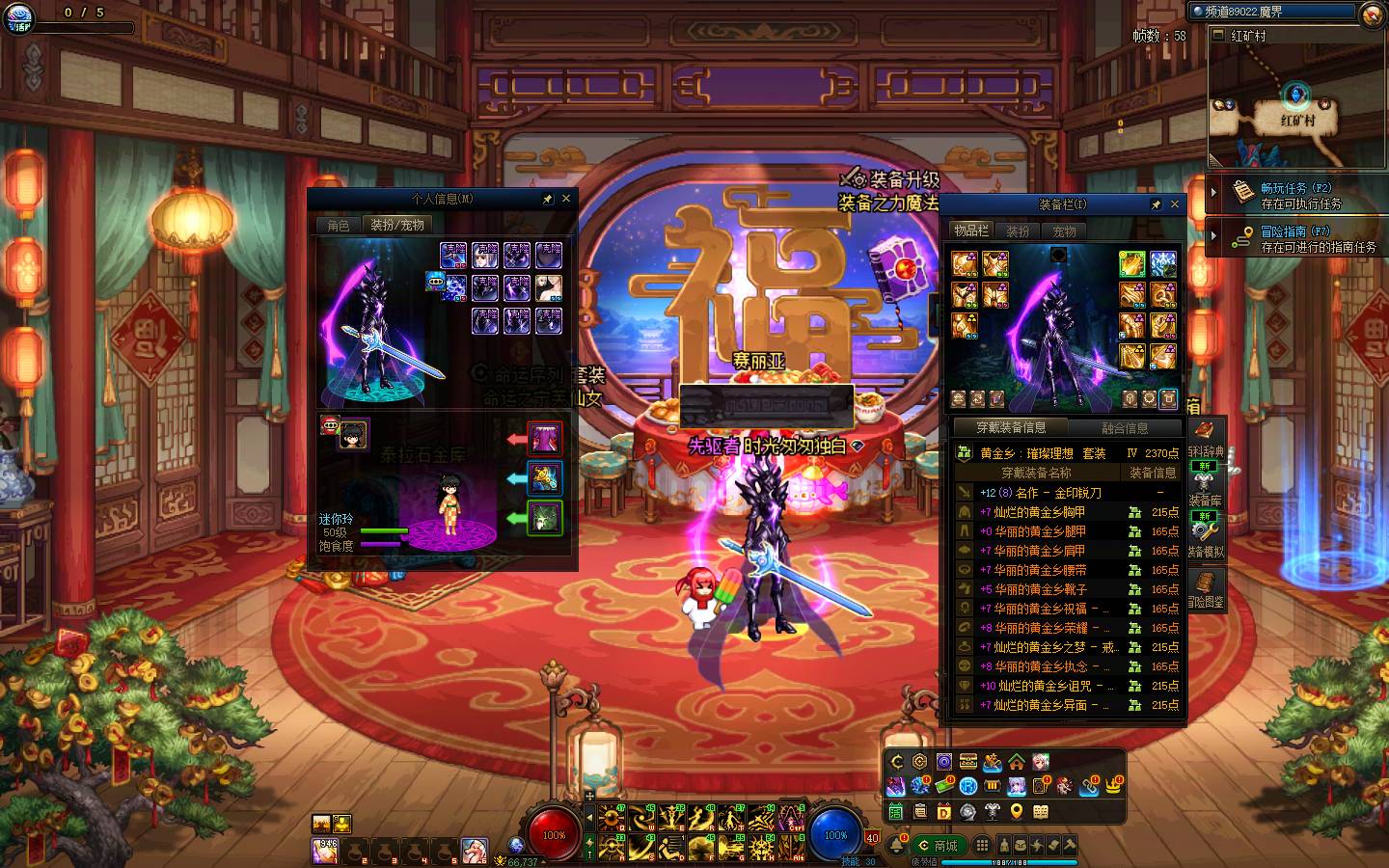Open the green house icon in menu panel
The image size is (1389, 868).
(1017, 763)
